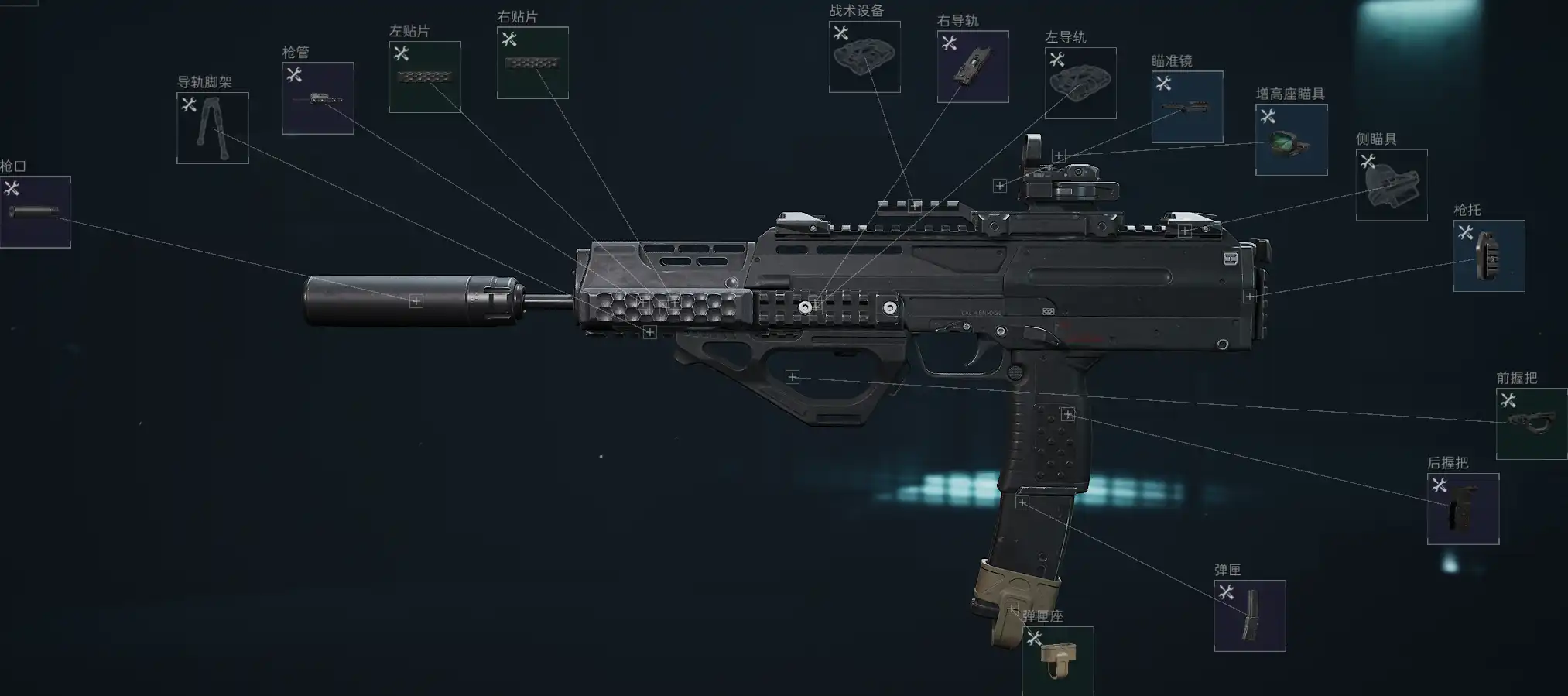Select the 瞄准镜 scope slot
The height and width of the screenshot is (696, 1568).
click(x=1187, y=107)
